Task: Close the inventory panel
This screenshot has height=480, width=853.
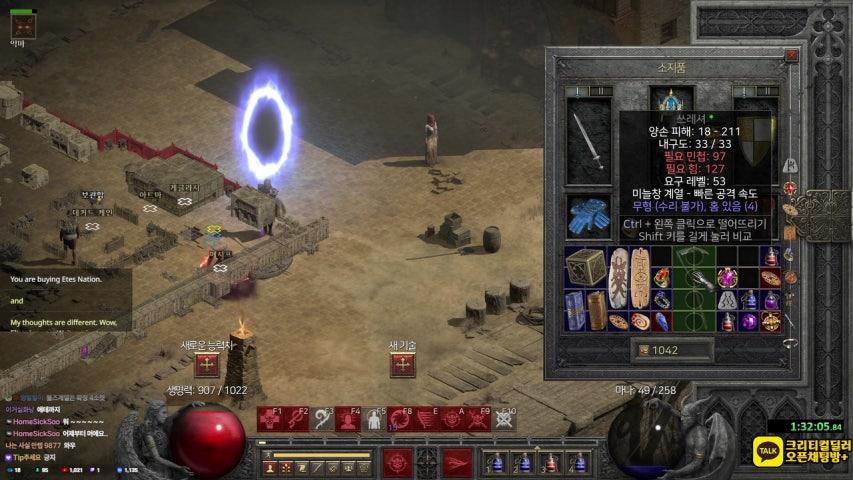Action: pyautogui.click(x=791, y=57)
